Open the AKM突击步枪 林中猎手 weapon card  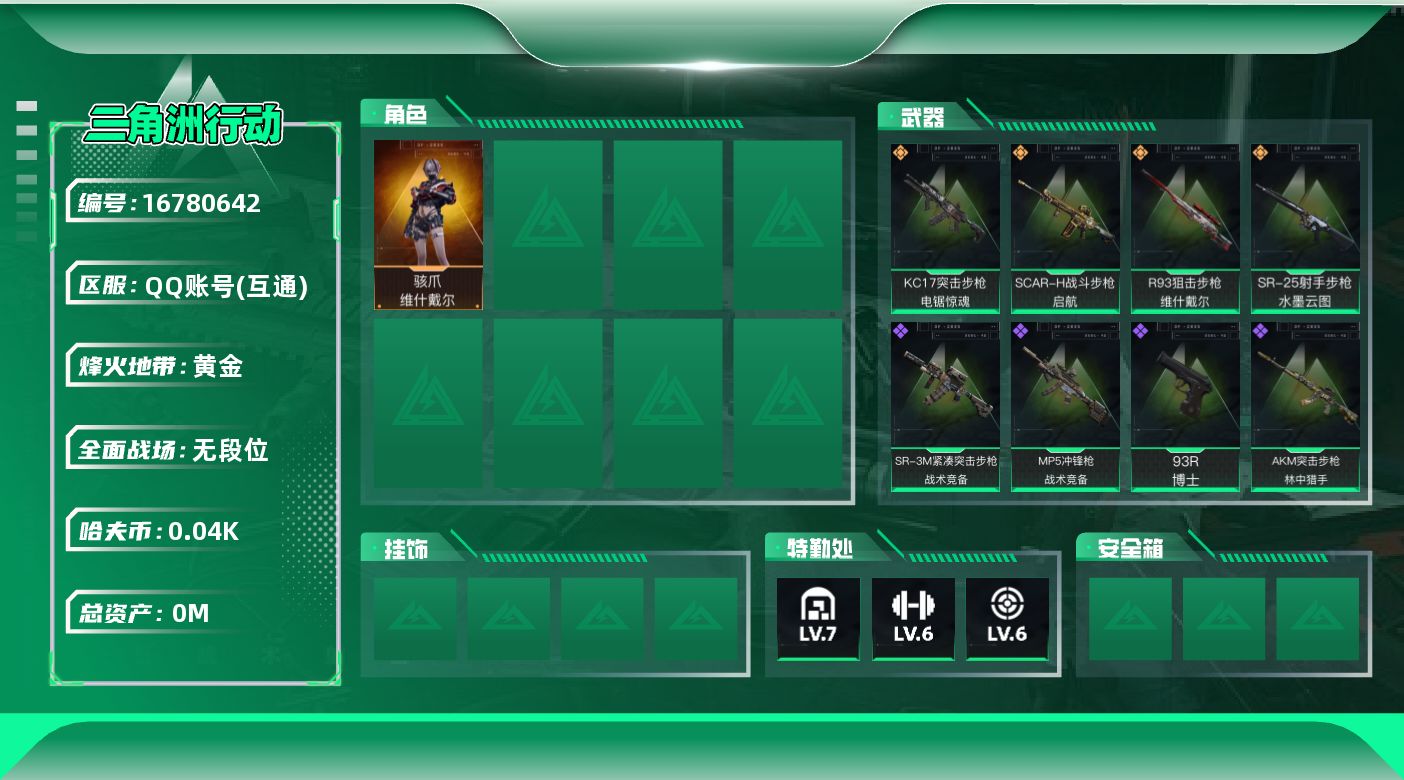[x=1305, y=406]
